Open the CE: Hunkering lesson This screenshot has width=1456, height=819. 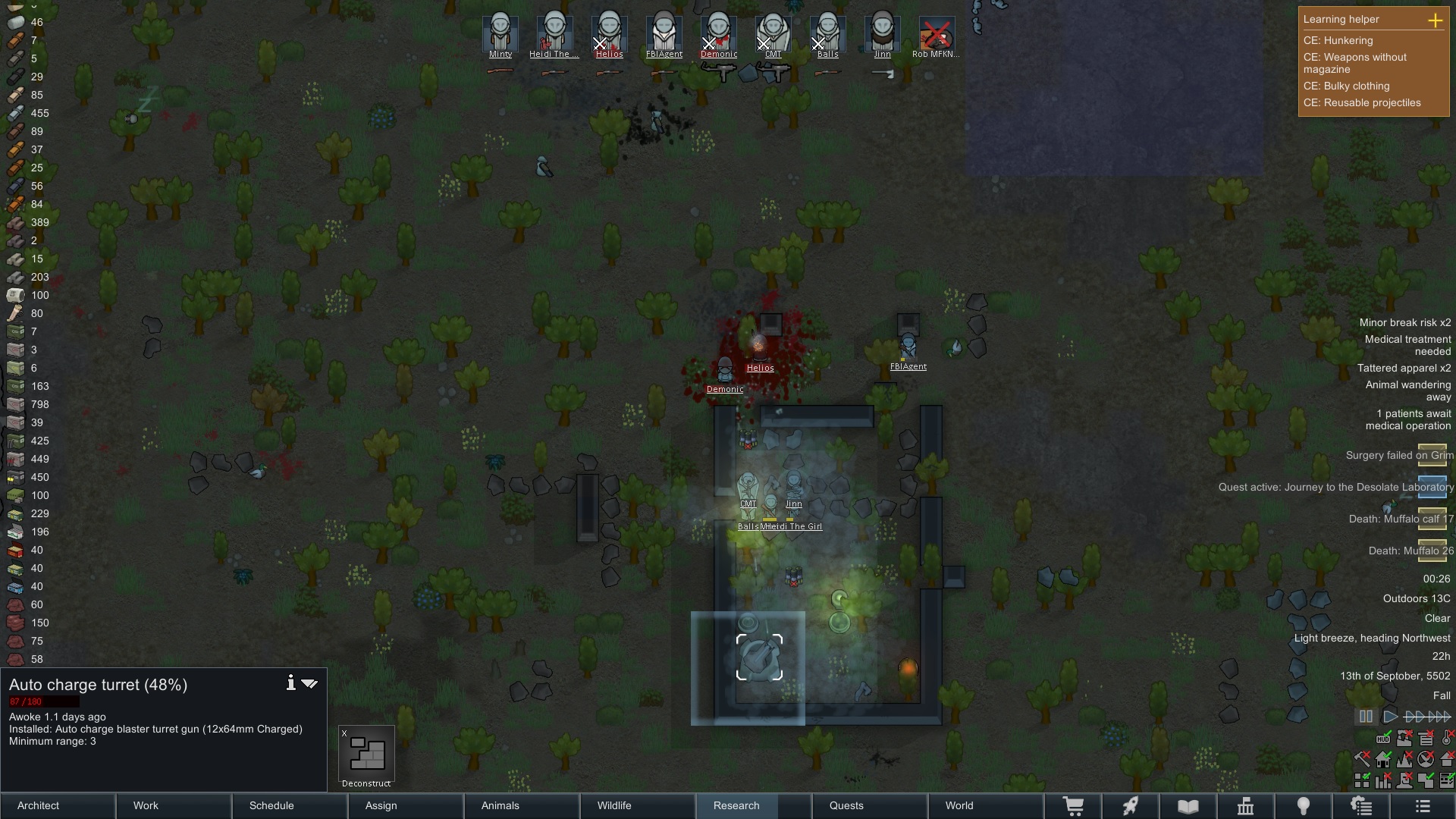click(x=1338, y=41)
